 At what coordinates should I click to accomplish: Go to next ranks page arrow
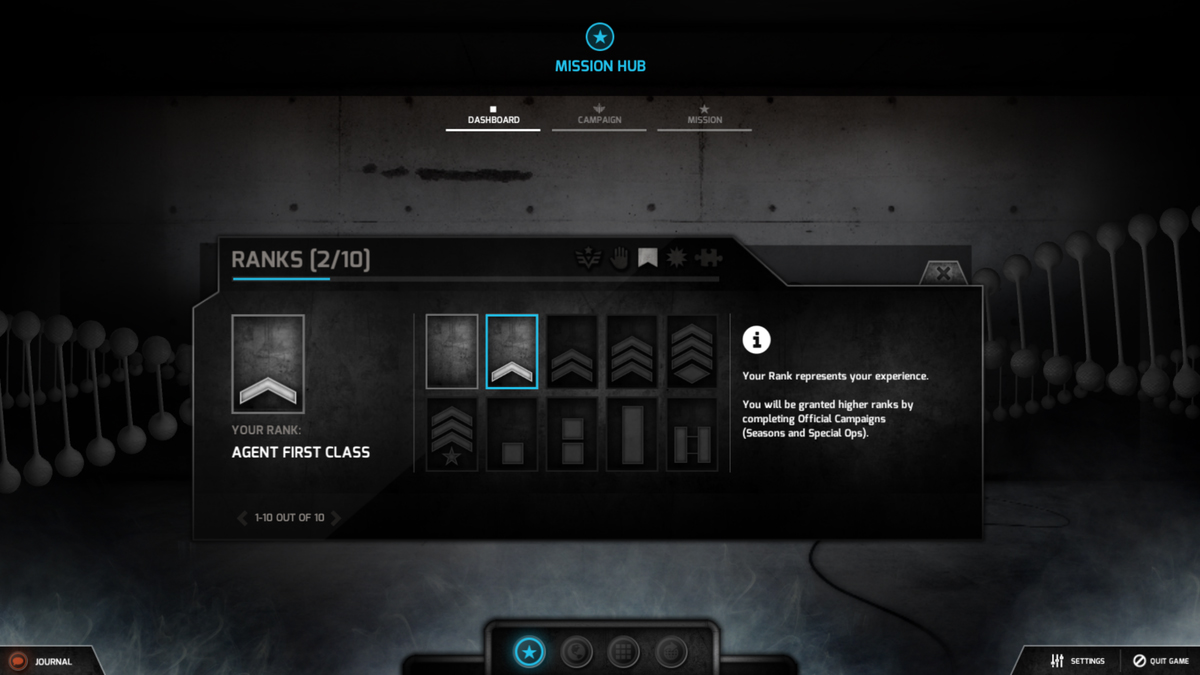(x=337, y=518)
